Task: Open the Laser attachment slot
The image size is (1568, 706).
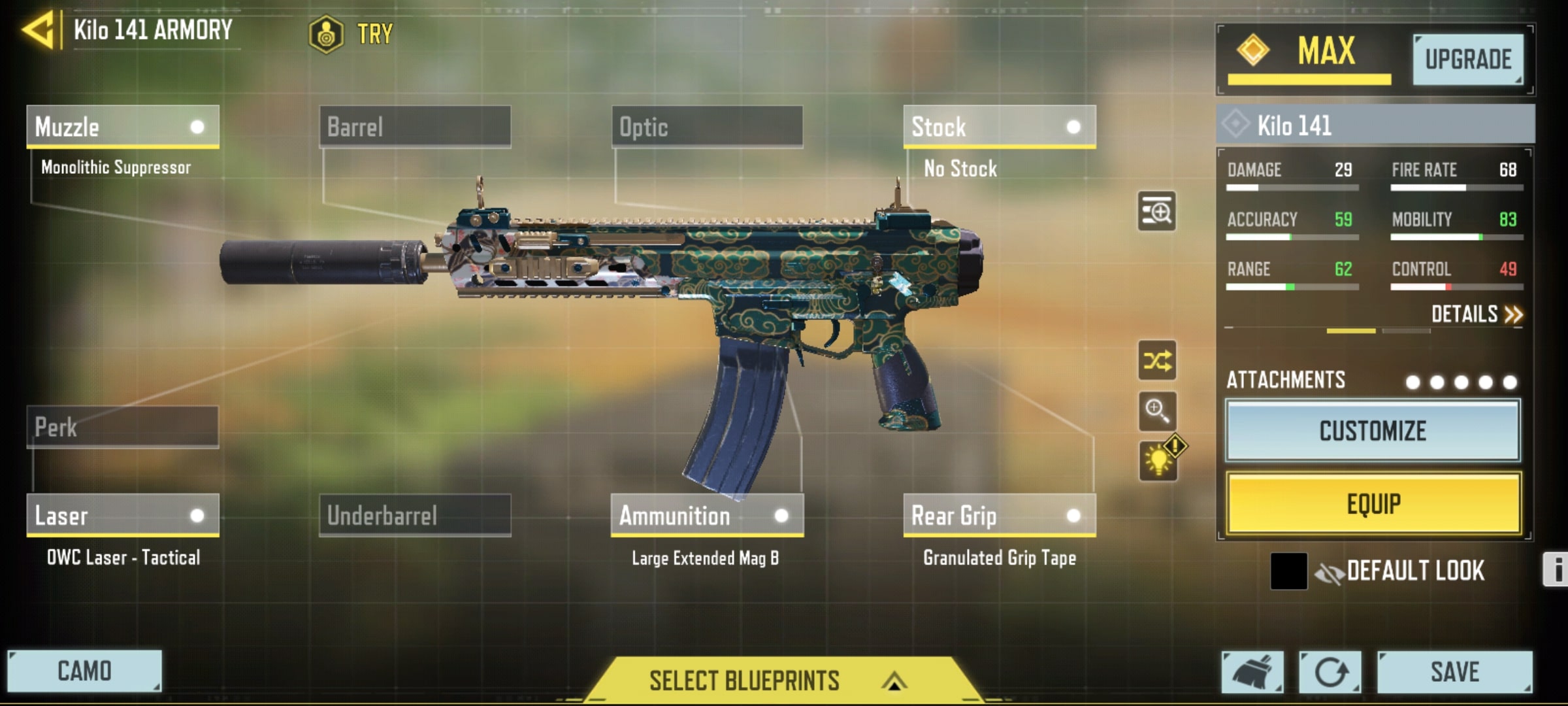Action: [x=122, y=516]
